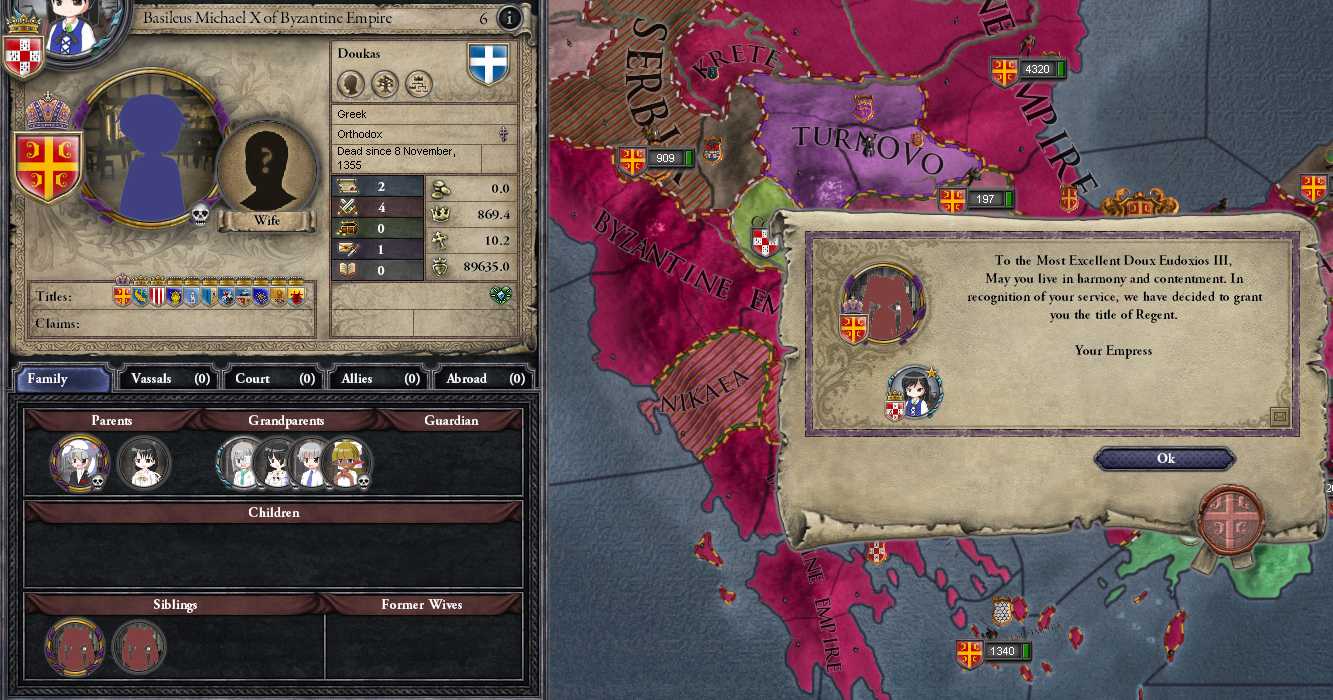Image resolution: width=1333 pixels, height=700 pixels.
Task: Click the round red Byzantine seal
Action: pos(1231,520)
